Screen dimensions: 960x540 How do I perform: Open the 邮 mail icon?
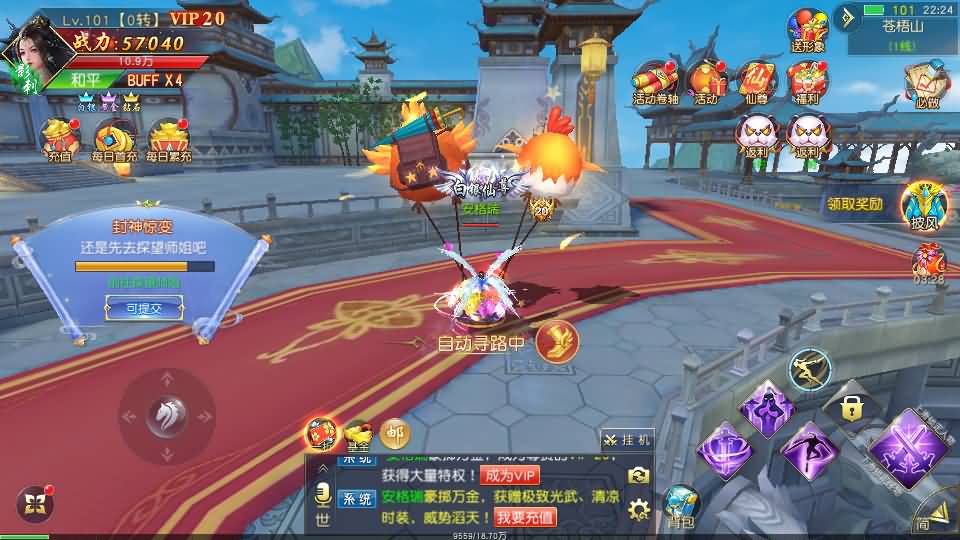point(394,432)
